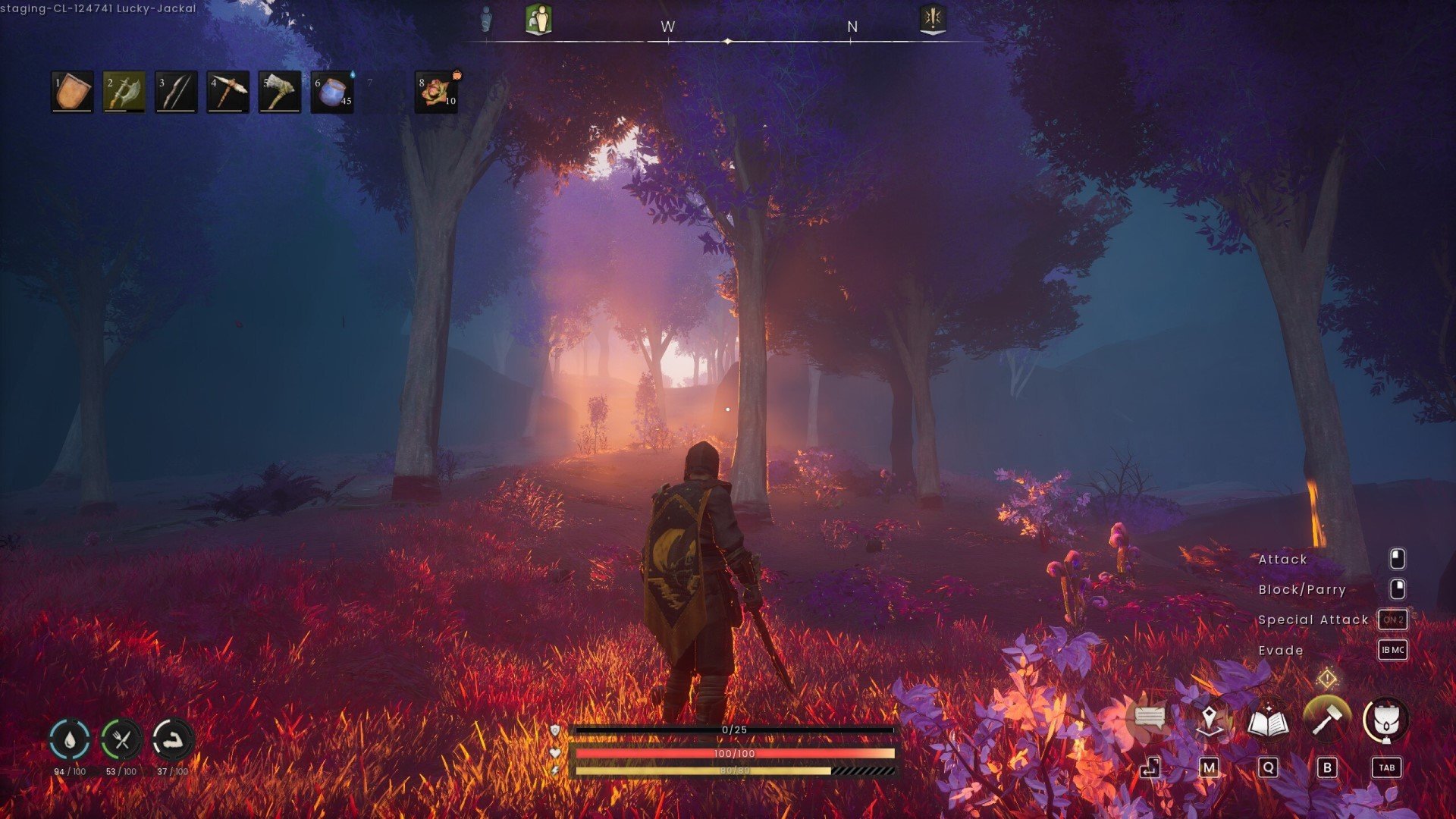The image size is (1456, 819).
Task: Choose the bow and arrow slot
Action: [176, 92]
